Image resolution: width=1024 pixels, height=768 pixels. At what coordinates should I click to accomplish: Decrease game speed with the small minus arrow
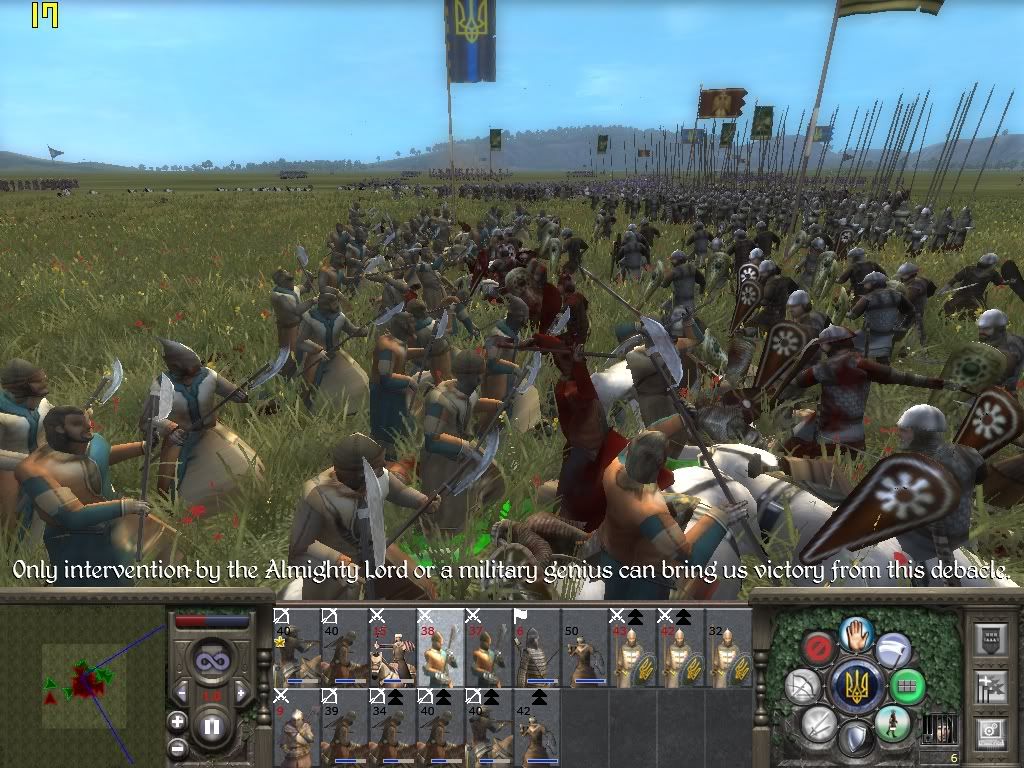click(182, 692)
